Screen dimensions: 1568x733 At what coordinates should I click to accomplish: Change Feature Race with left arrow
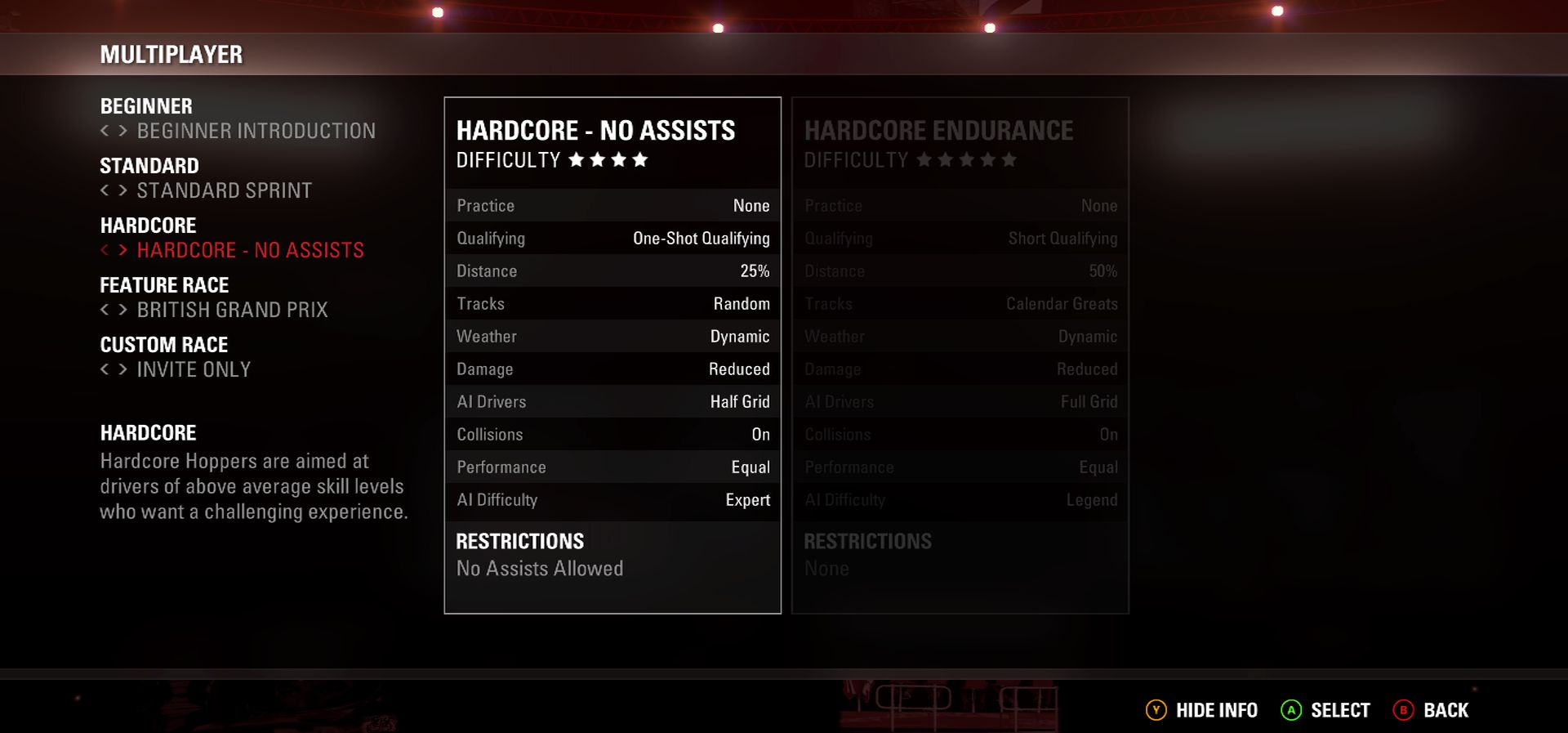tap(105, 310)
